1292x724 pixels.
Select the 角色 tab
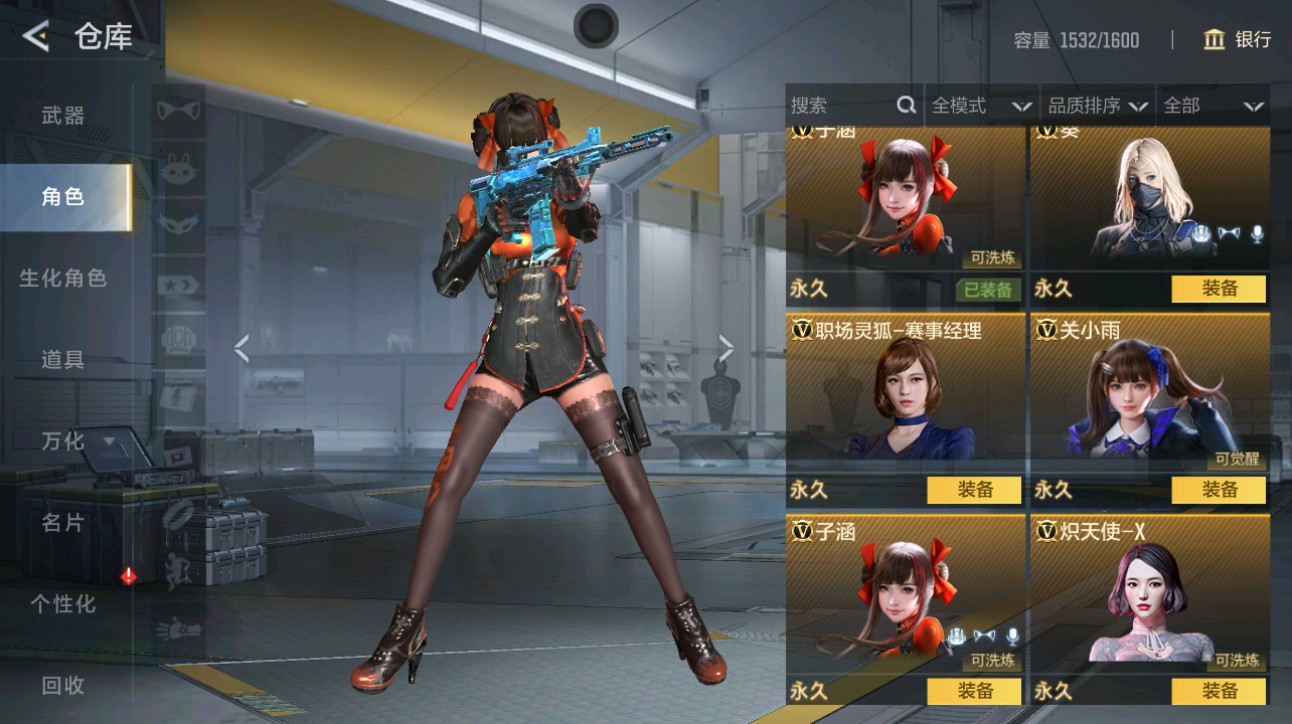(x=63, y=197)
